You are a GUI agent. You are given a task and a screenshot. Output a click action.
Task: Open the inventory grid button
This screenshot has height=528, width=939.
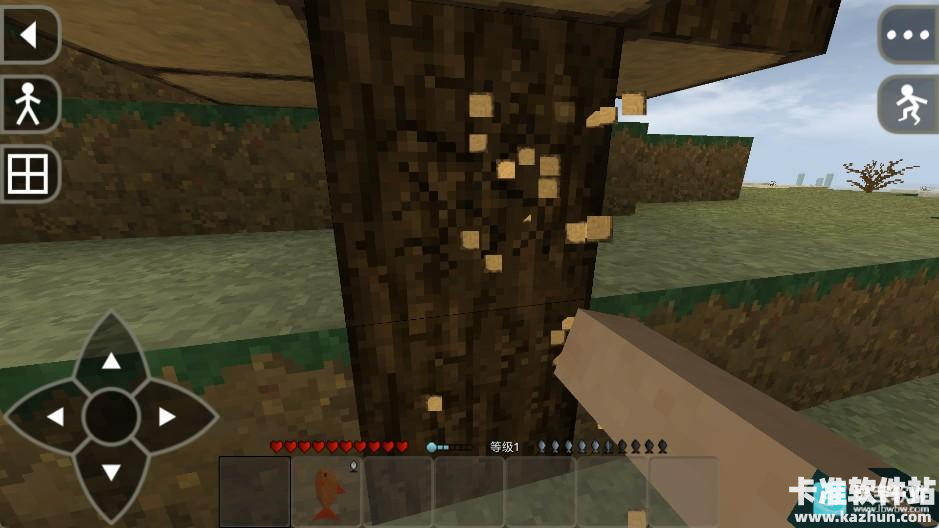tap(28, 175)
